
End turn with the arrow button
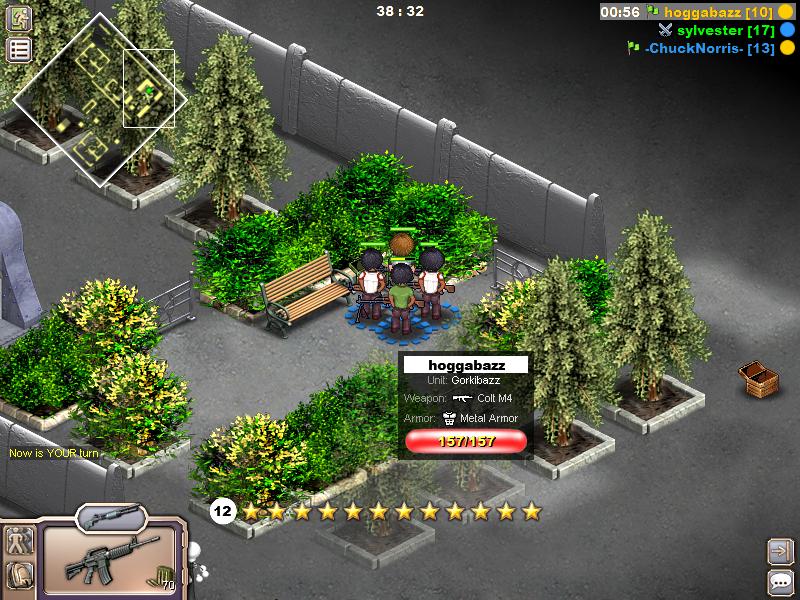[778, 550]
